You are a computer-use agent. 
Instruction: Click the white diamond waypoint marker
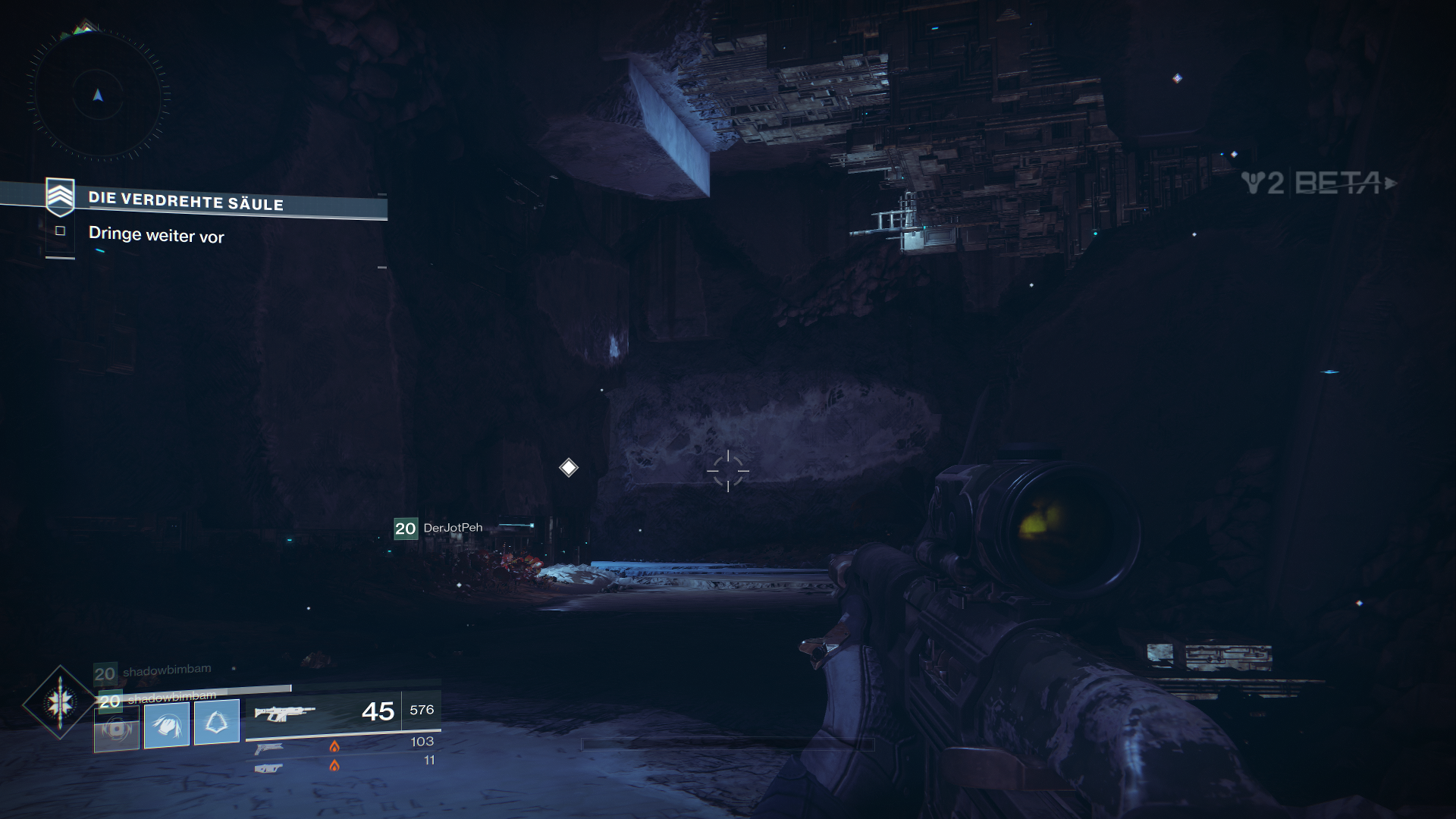[x=568, y=467]
